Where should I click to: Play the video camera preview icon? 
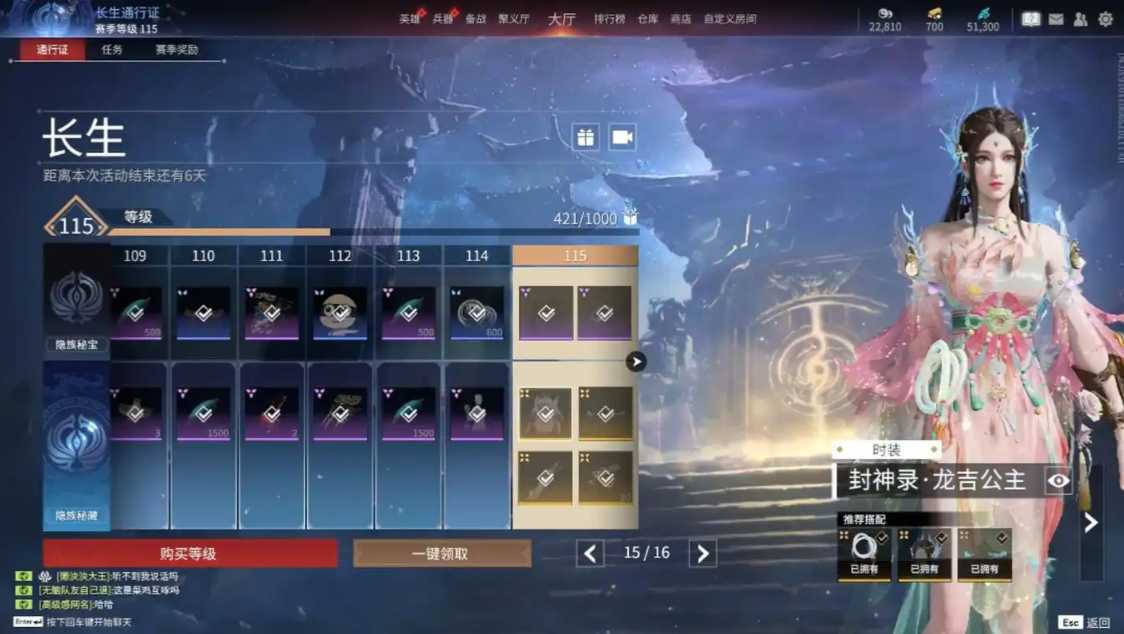pos(622,137)
